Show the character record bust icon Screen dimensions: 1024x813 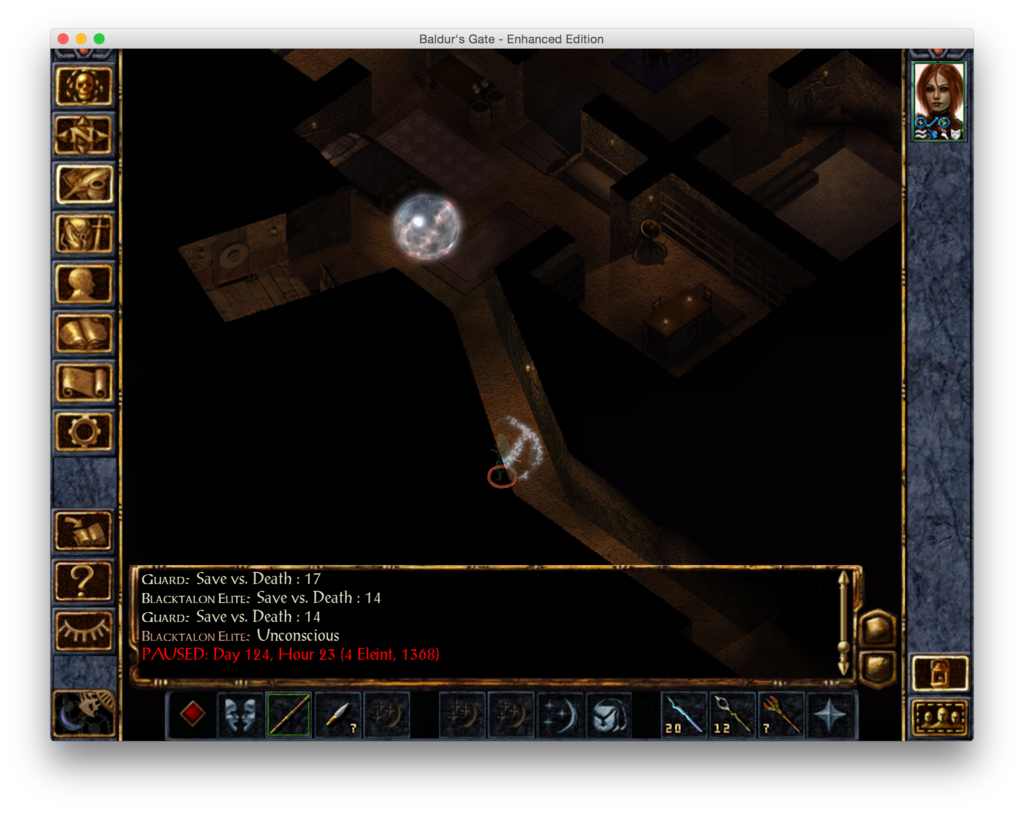point(84,283)
